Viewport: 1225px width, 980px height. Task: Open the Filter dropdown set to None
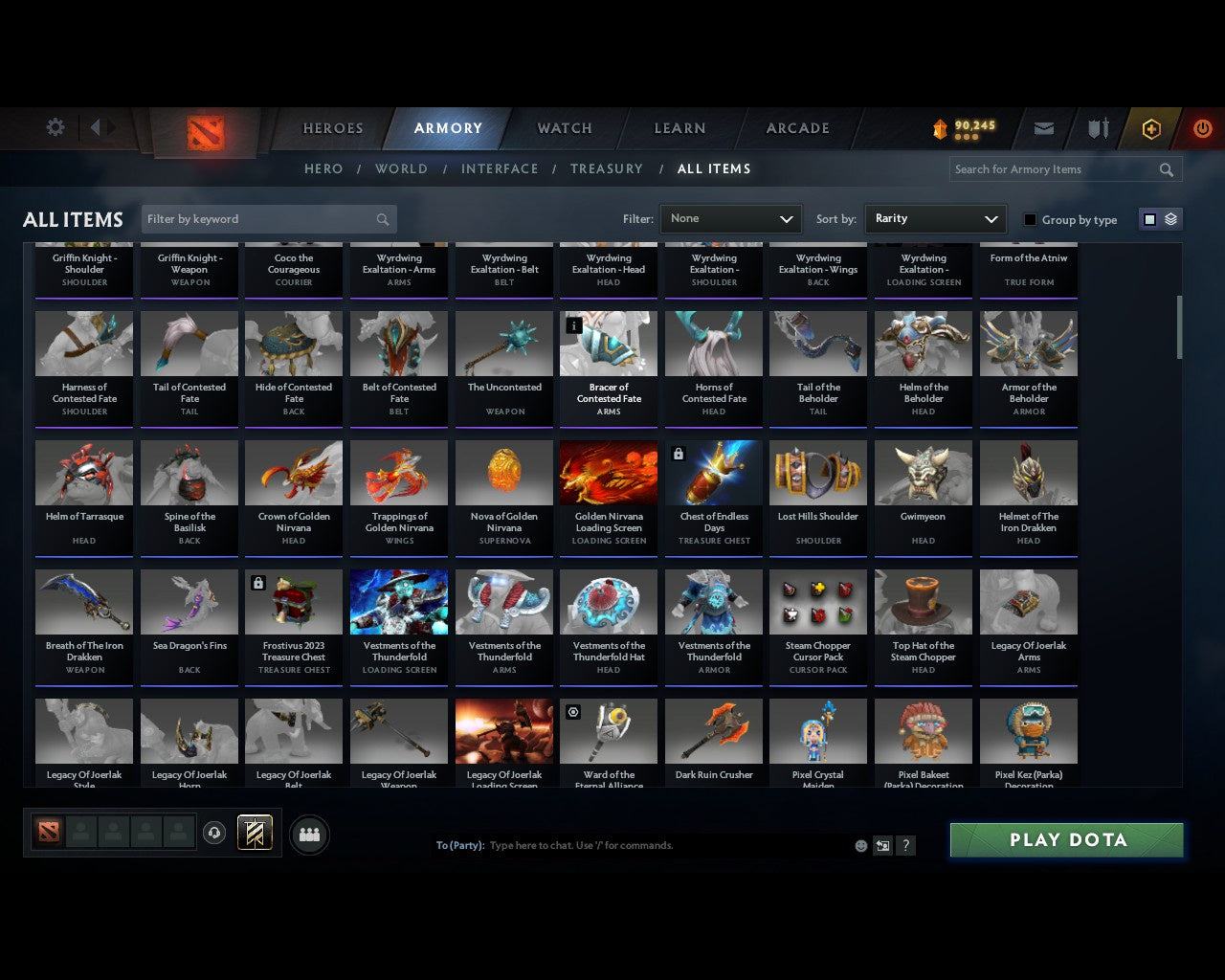click(730, 218)
